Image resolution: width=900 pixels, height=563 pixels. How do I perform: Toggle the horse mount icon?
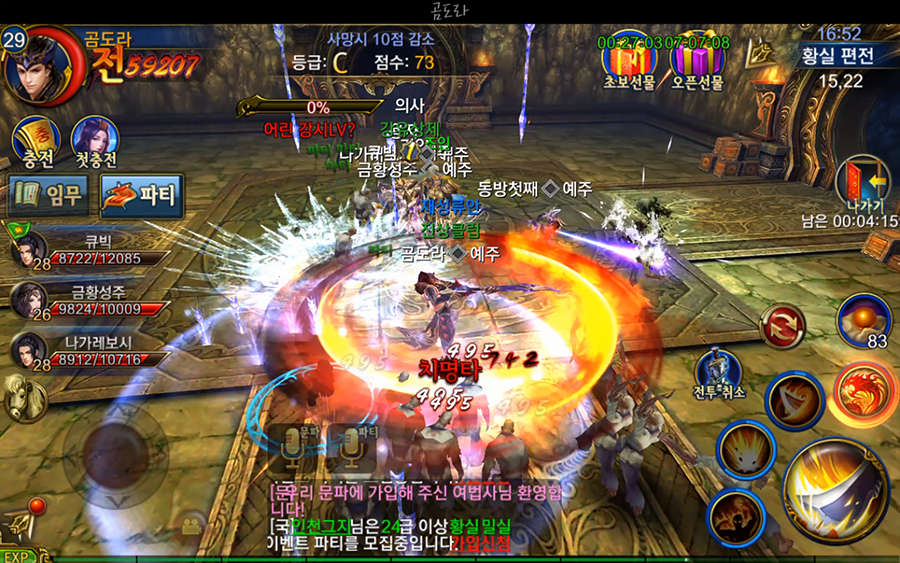coord(22,399)
